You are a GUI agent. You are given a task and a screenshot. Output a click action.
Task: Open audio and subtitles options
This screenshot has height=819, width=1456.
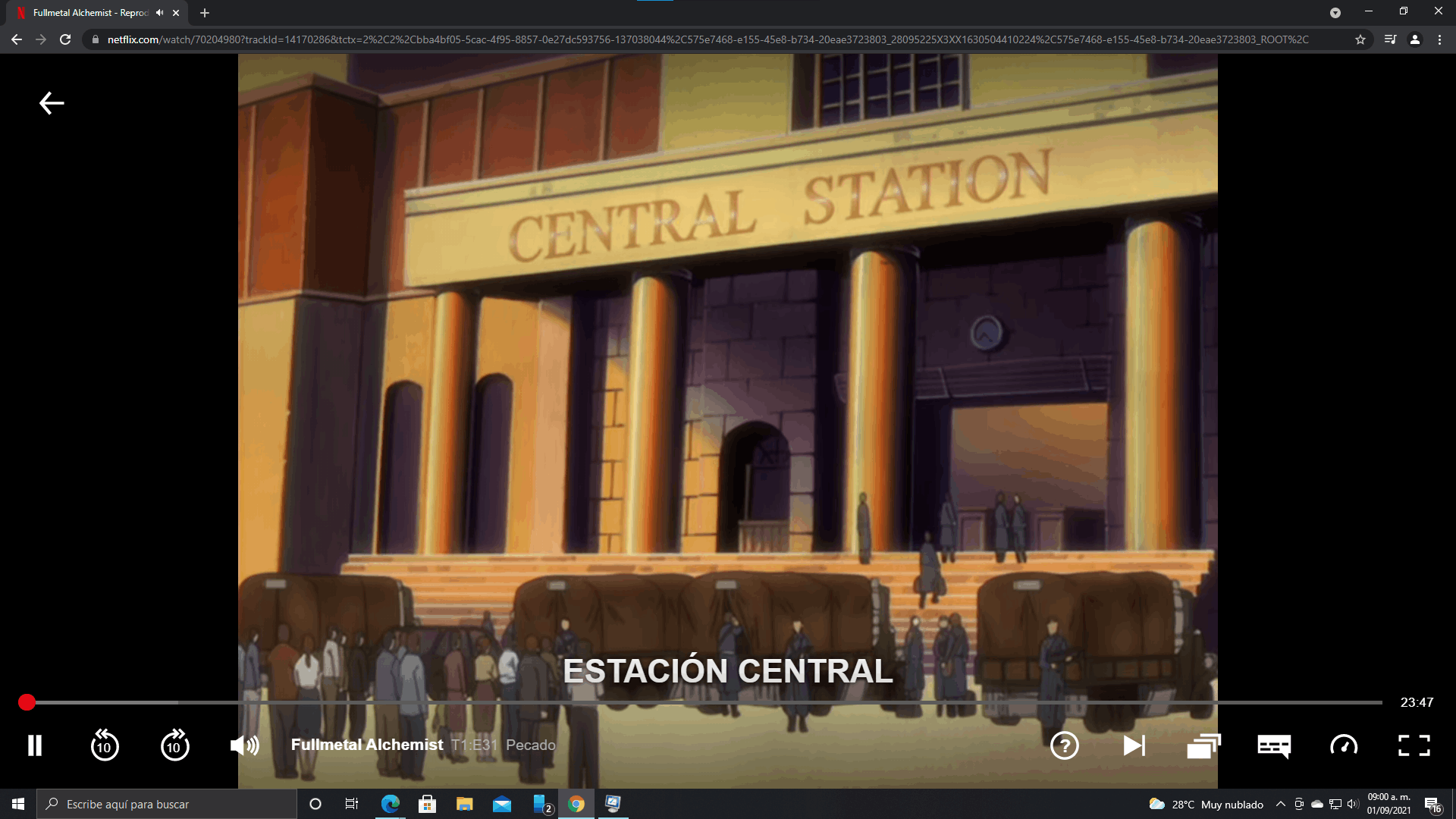(1274, 745)
